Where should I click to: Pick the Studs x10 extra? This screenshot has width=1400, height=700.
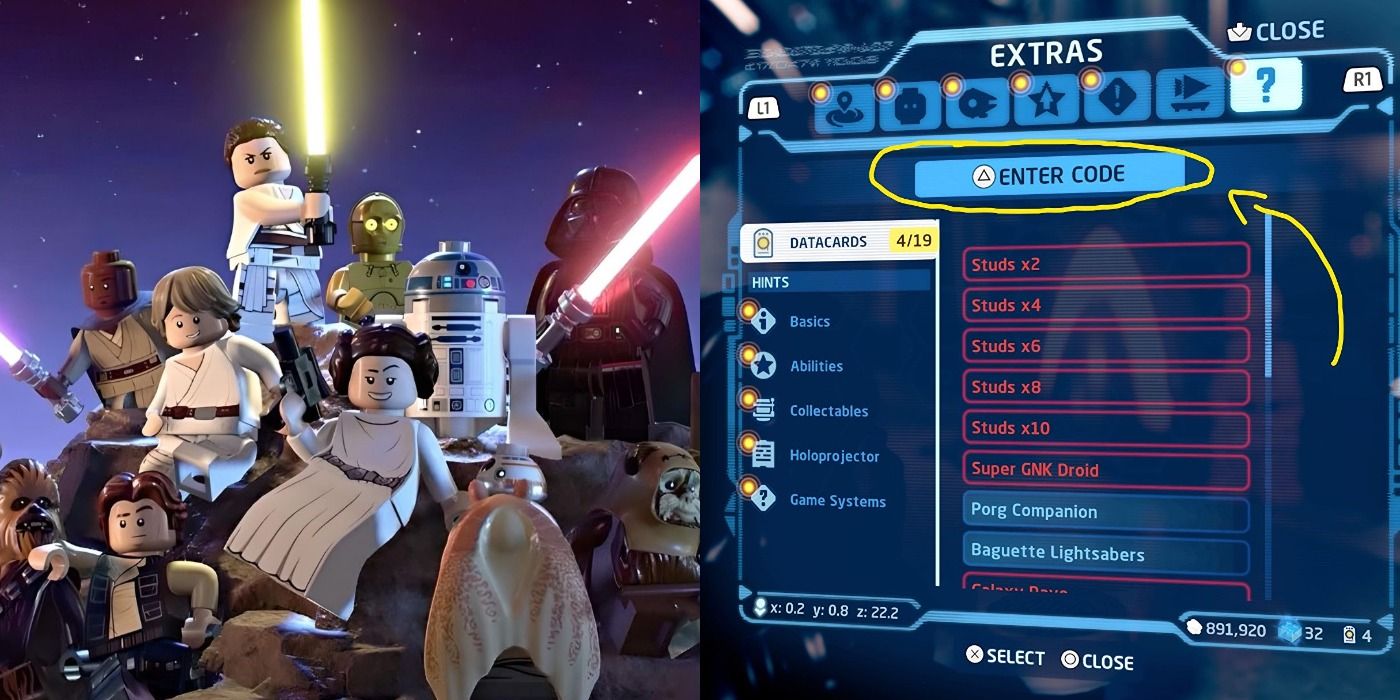point(1106,428)
